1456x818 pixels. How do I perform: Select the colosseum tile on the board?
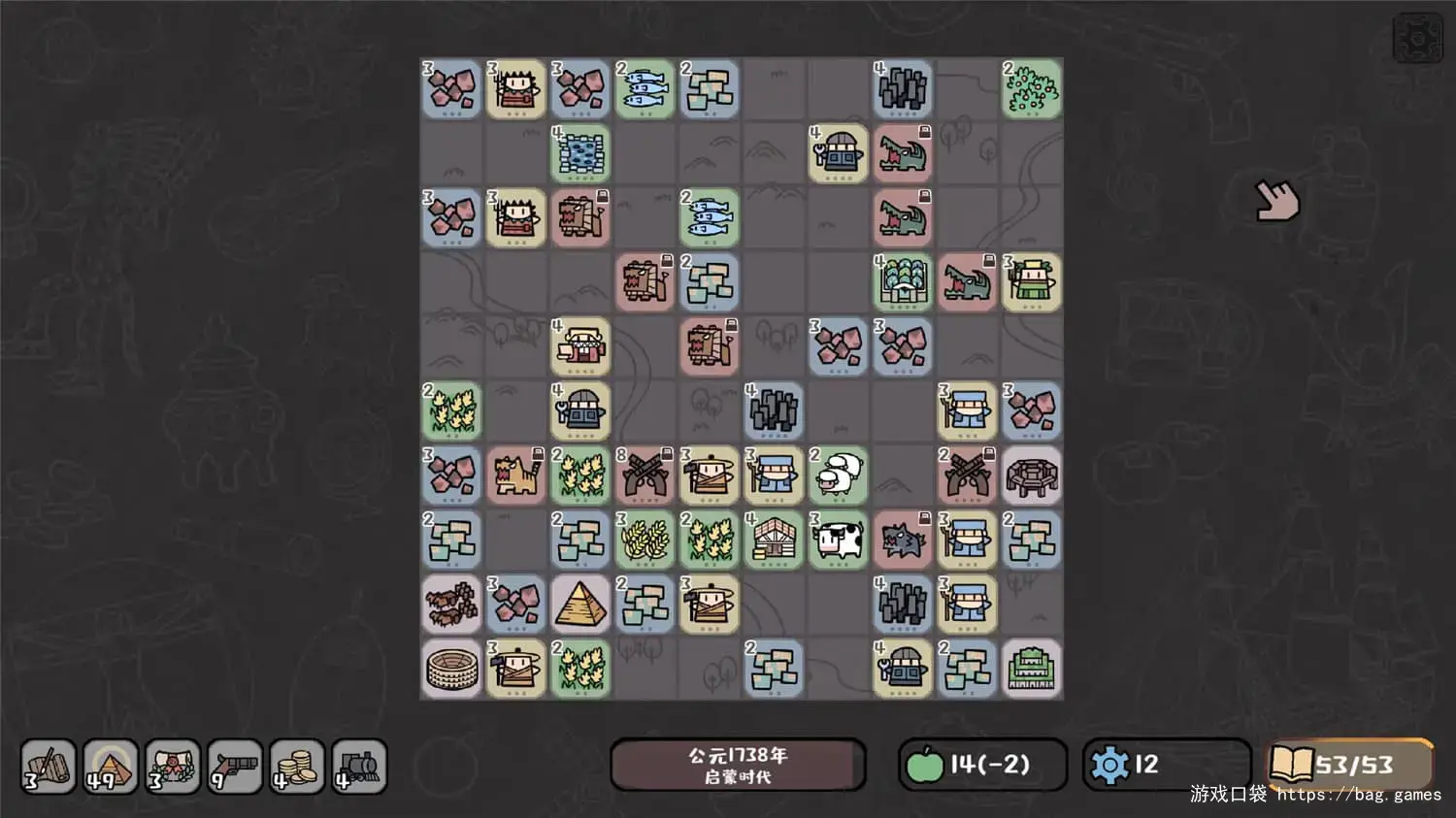pyautogui.click(x=452, y=668)
